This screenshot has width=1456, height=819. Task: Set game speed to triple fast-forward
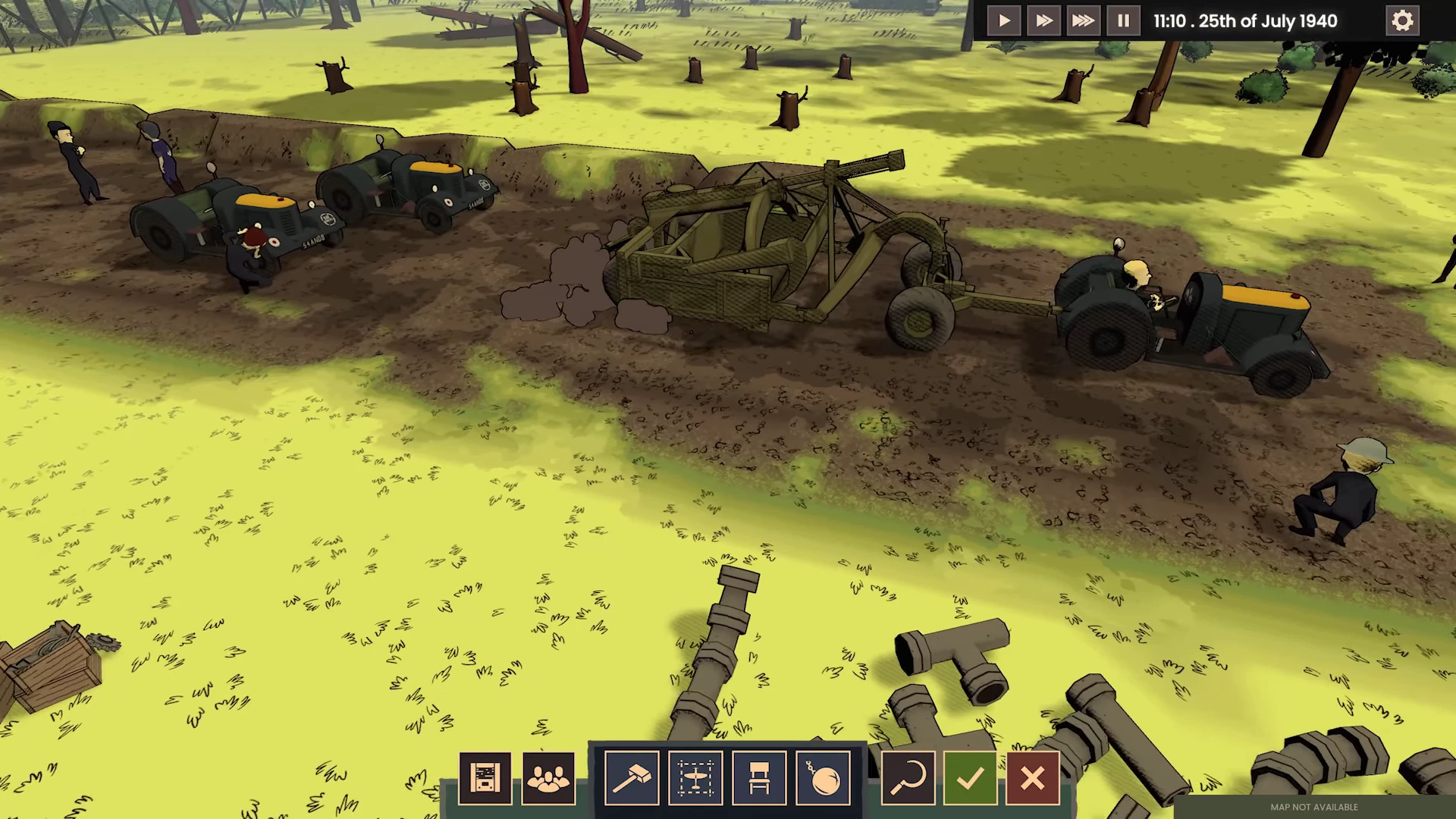point(1083,20)
